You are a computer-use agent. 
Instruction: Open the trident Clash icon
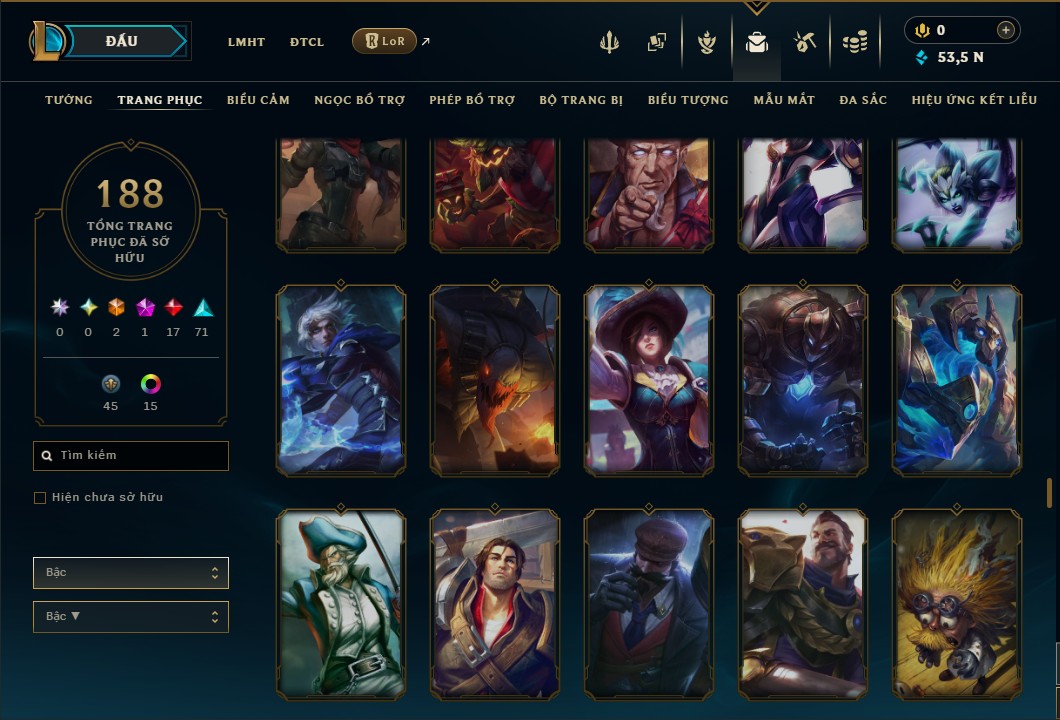point(609,42)
